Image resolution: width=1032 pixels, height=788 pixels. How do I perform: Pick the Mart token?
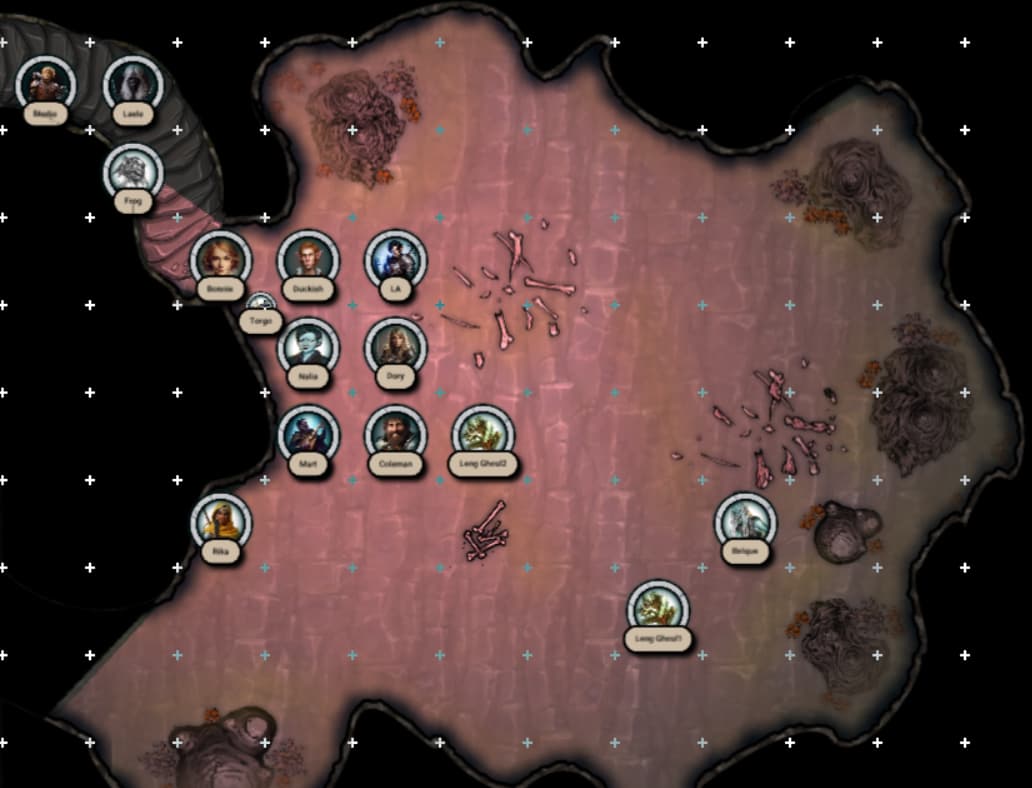click(308, 434)
